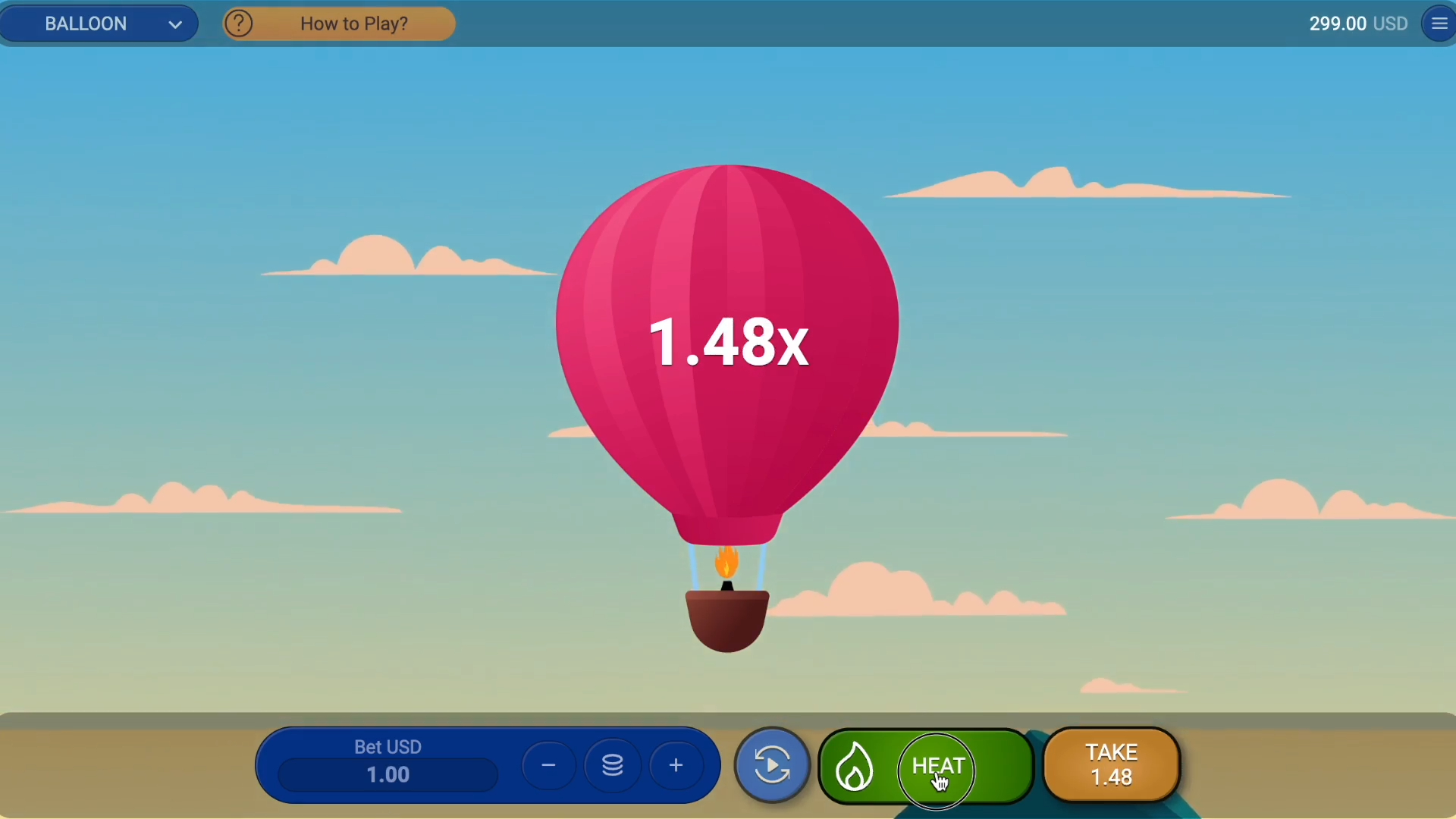The height and width of the screenshot is (819, 1456).
Task: Select the BALLOON title label
Action: coord(84,24)
